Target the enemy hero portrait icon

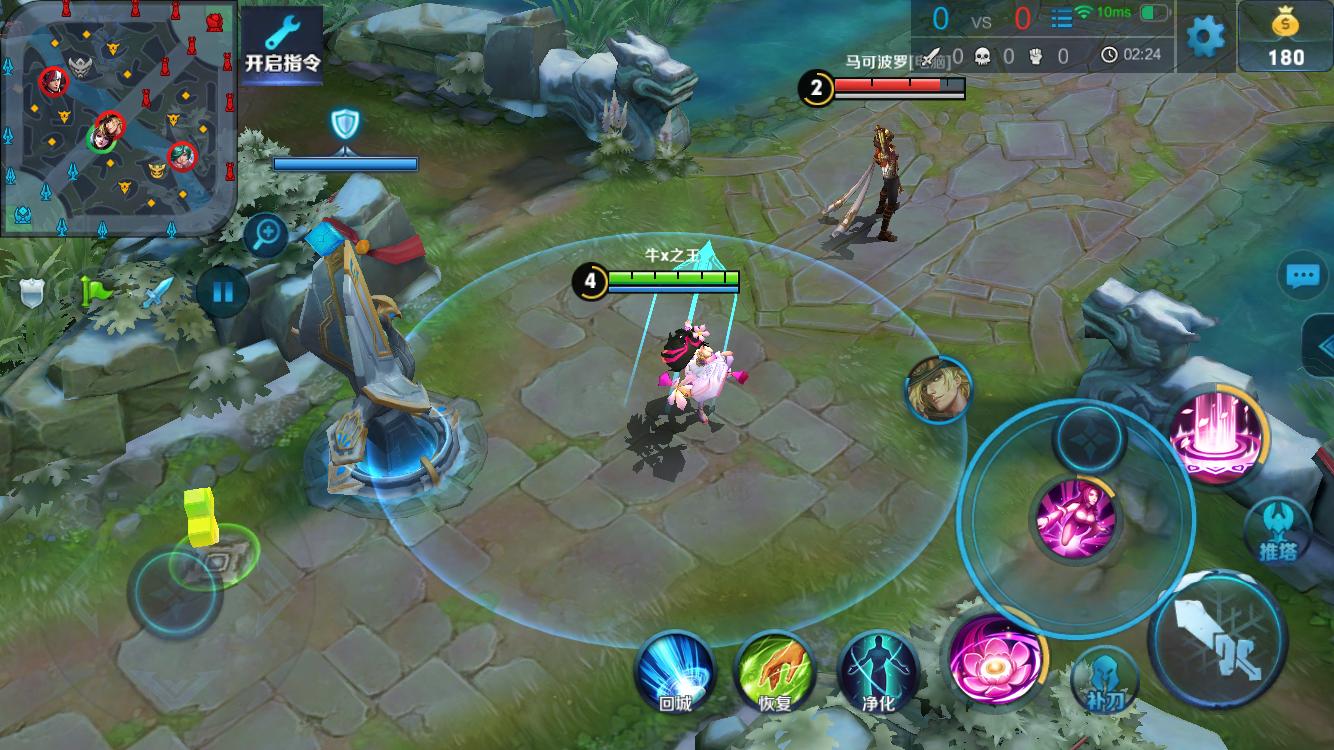tap(938, 390)
